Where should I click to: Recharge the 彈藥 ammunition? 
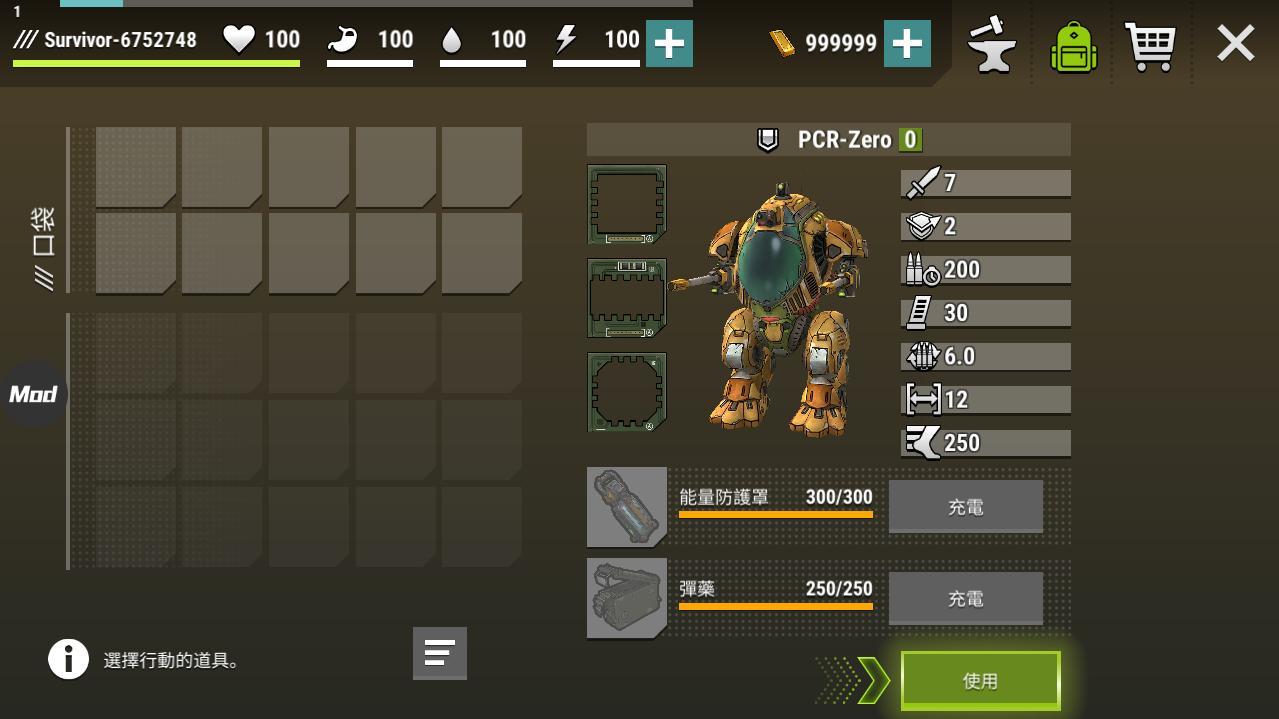(x=965, y=598)
